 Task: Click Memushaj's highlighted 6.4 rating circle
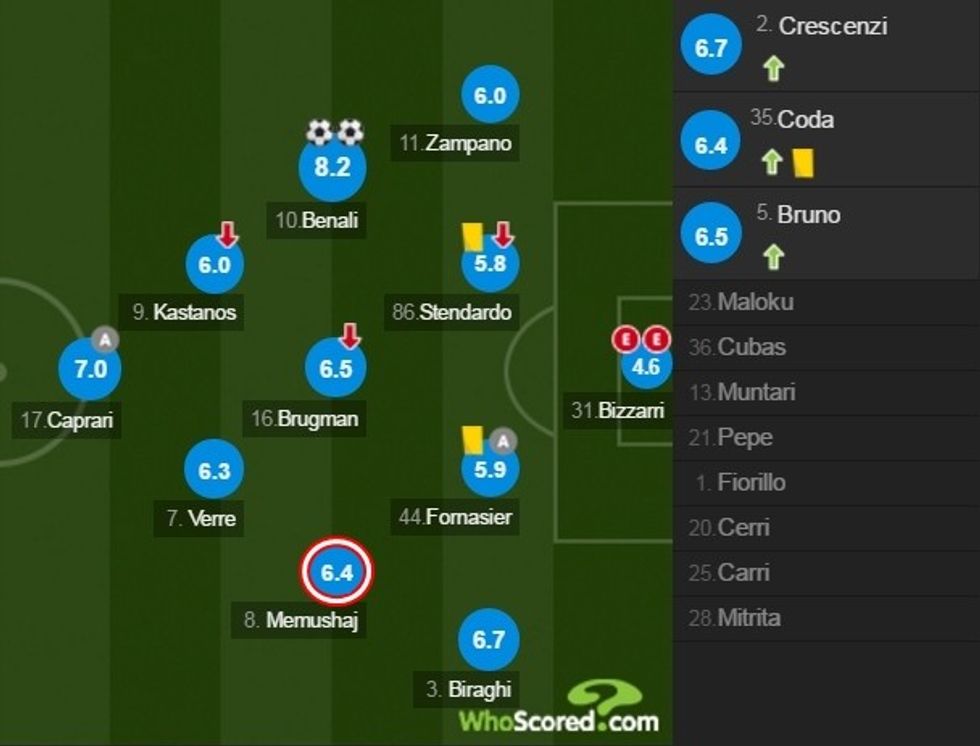[337, 573]
